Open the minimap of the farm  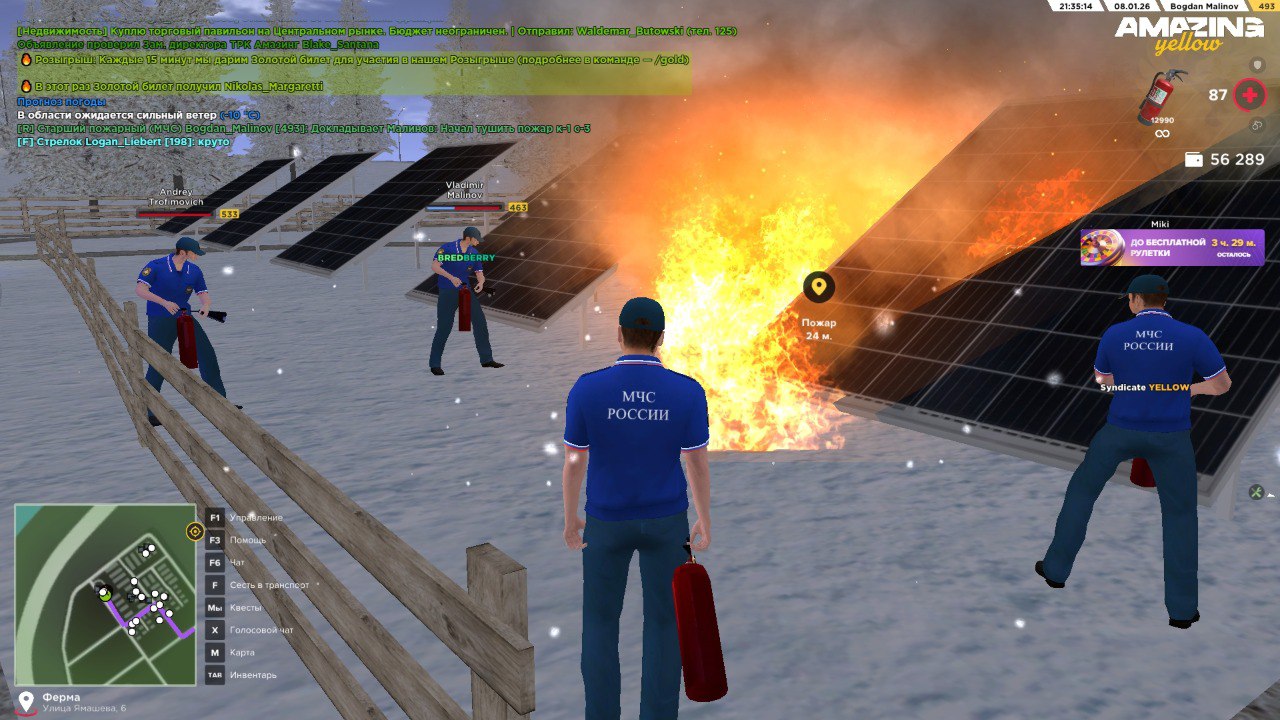pos(105,594)
